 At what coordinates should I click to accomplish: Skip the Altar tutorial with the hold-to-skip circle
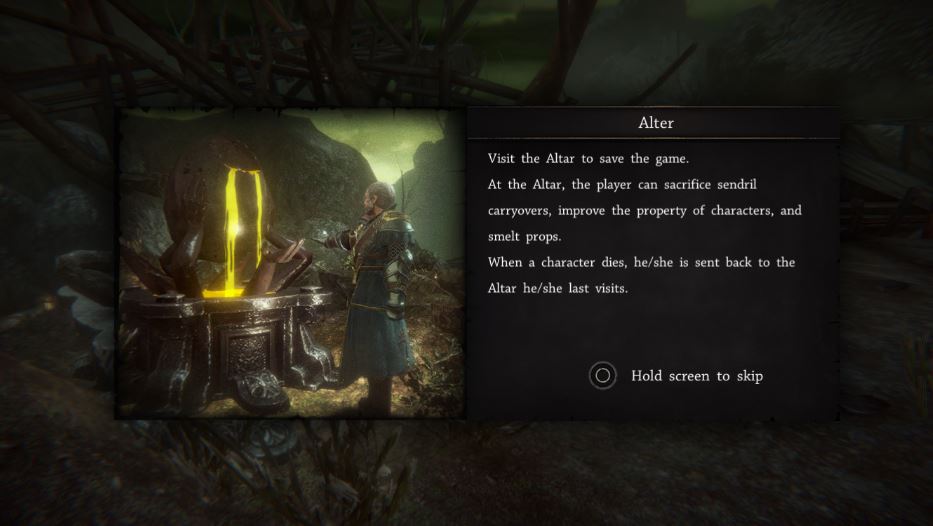[602, 376]
